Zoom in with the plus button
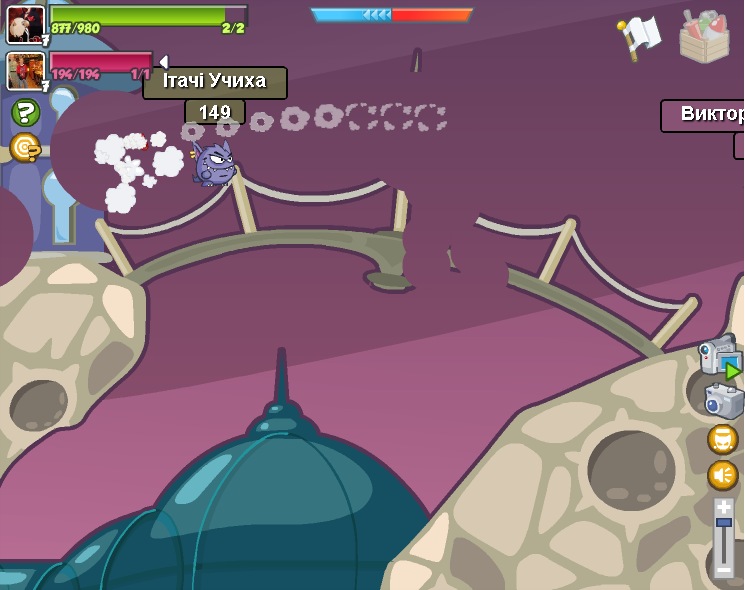Image resolution: width=745 pixels, height=590 pixels. [x=723, y=507]
